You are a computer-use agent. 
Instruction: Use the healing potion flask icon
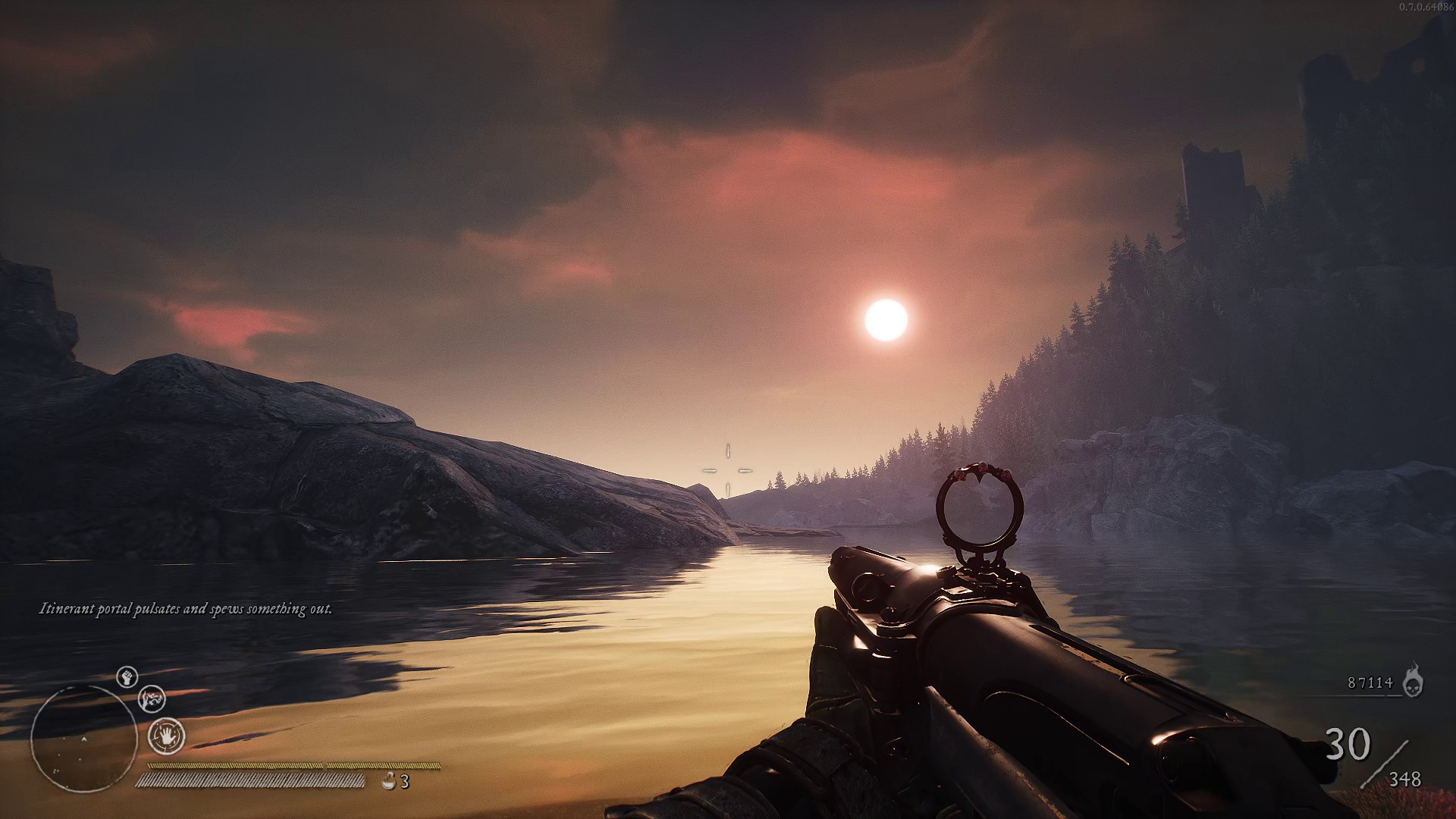click(389, 780)
